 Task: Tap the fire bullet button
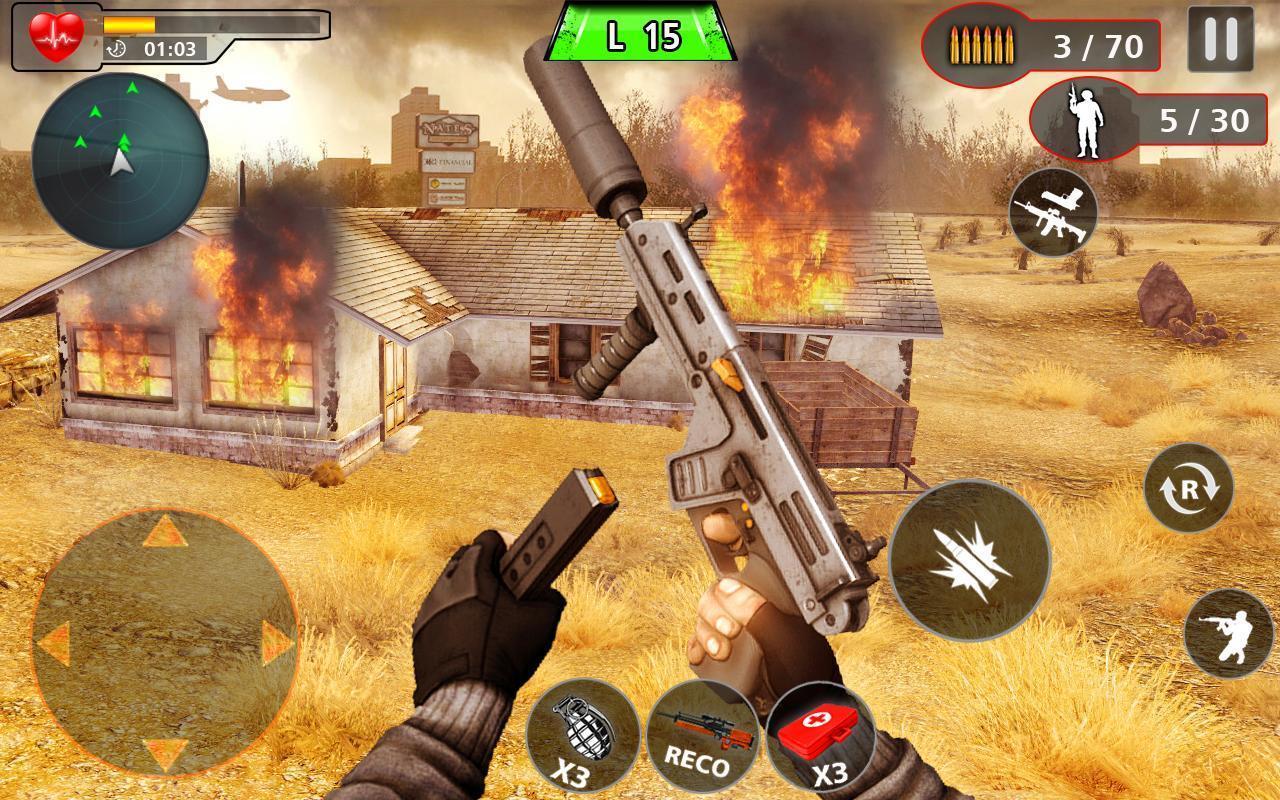tap(969, 560)
